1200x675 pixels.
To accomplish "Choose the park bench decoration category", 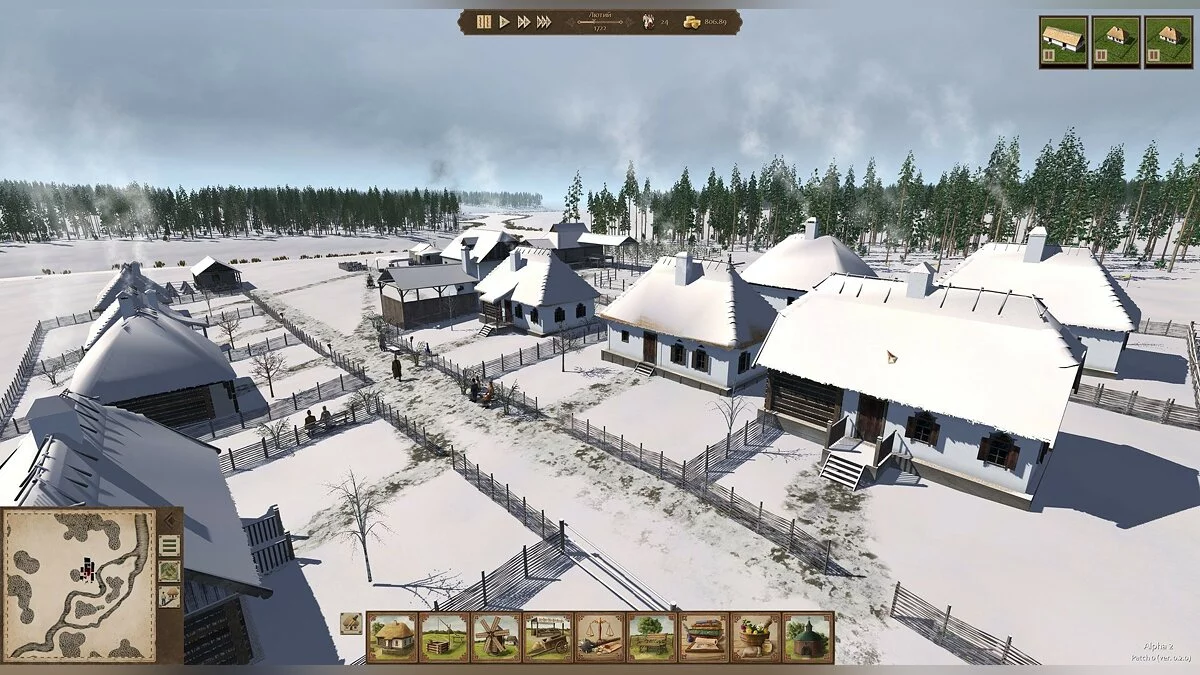I will 652,637.
